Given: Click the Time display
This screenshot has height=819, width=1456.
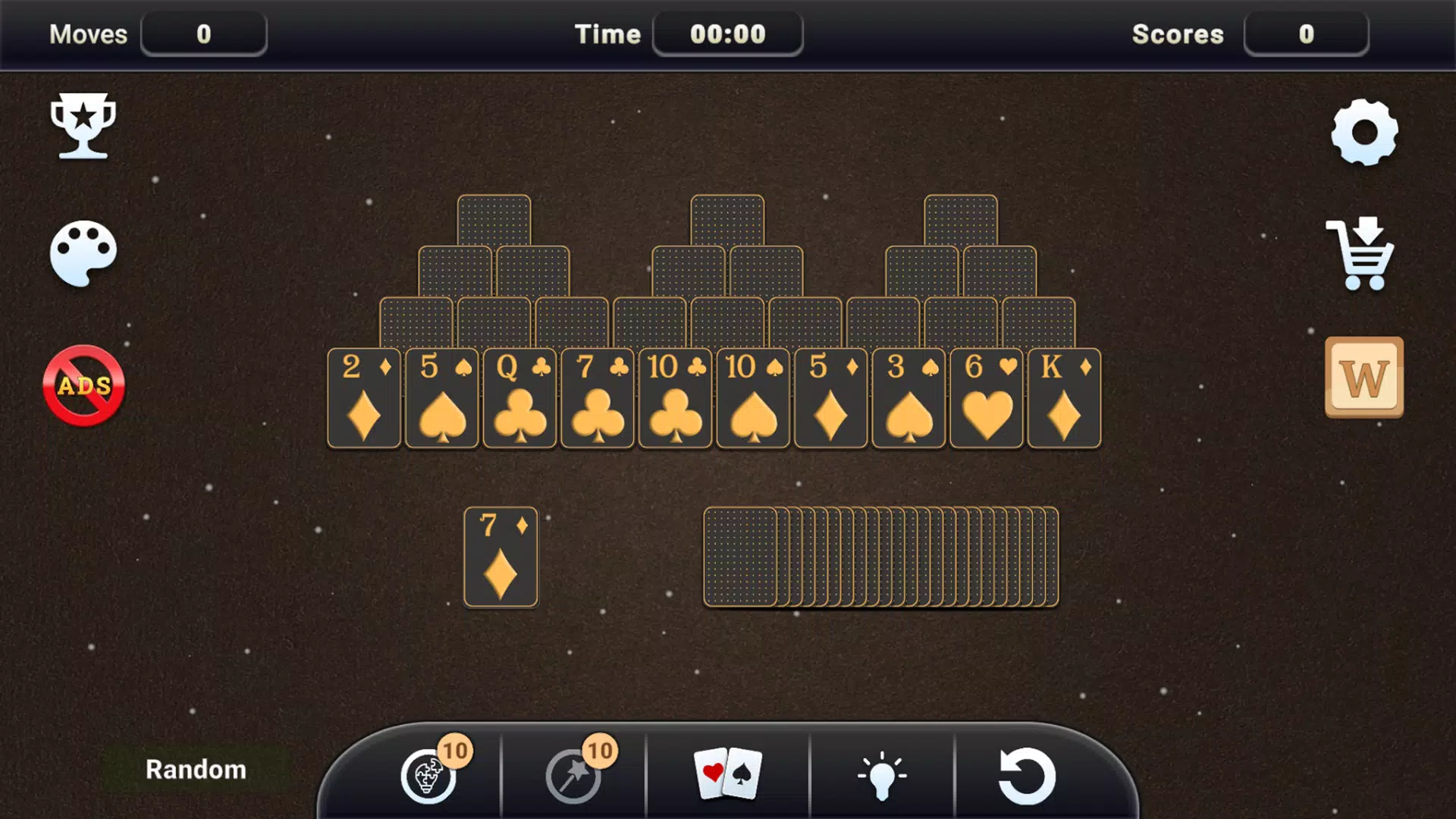Looking at the screenshot, I should pos(727,33).
